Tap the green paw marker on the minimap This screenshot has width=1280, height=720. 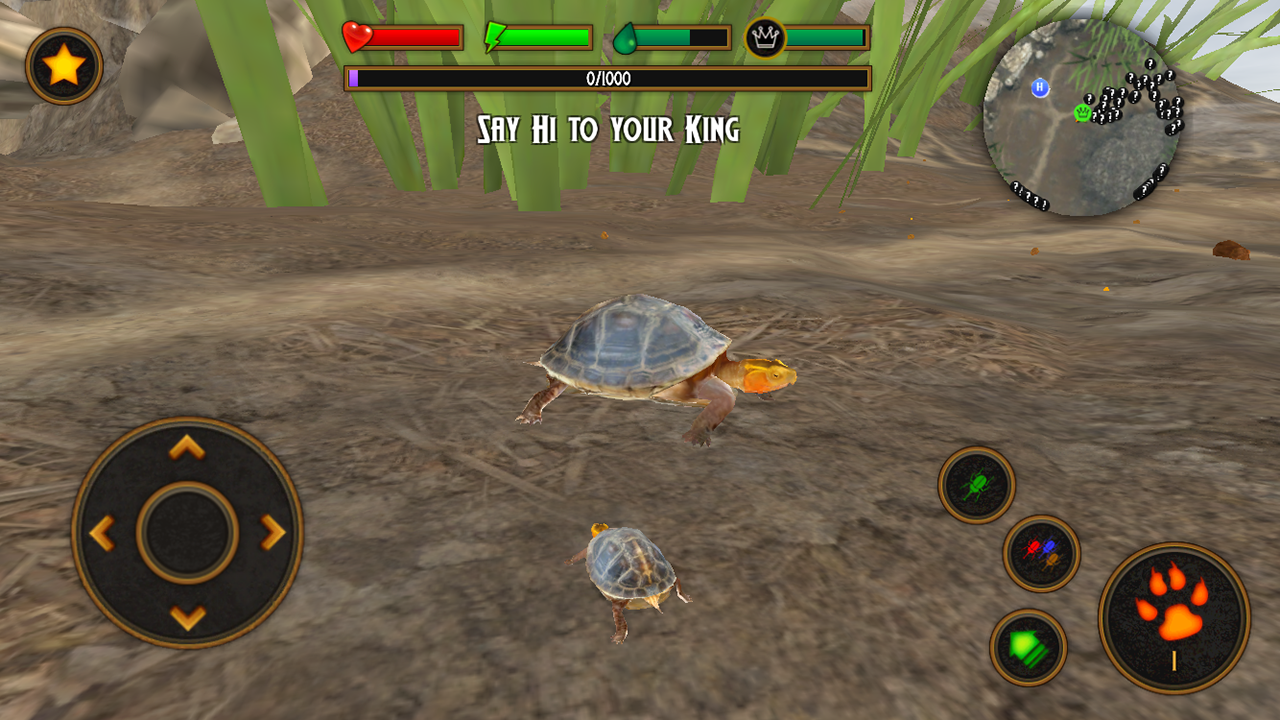point(1083,114)
